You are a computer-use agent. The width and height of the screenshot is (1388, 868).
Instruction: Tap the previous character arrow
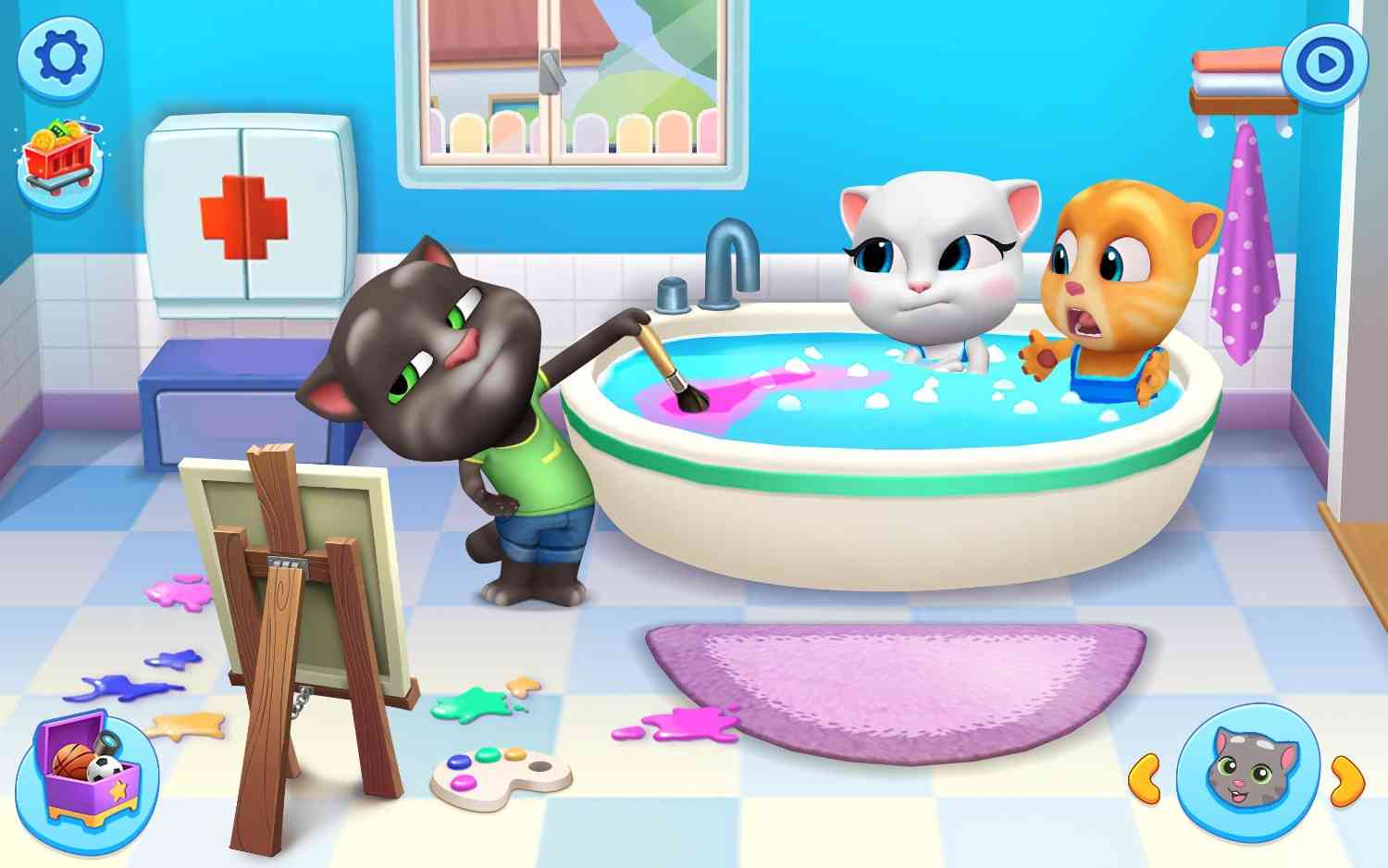[1146, 780]
